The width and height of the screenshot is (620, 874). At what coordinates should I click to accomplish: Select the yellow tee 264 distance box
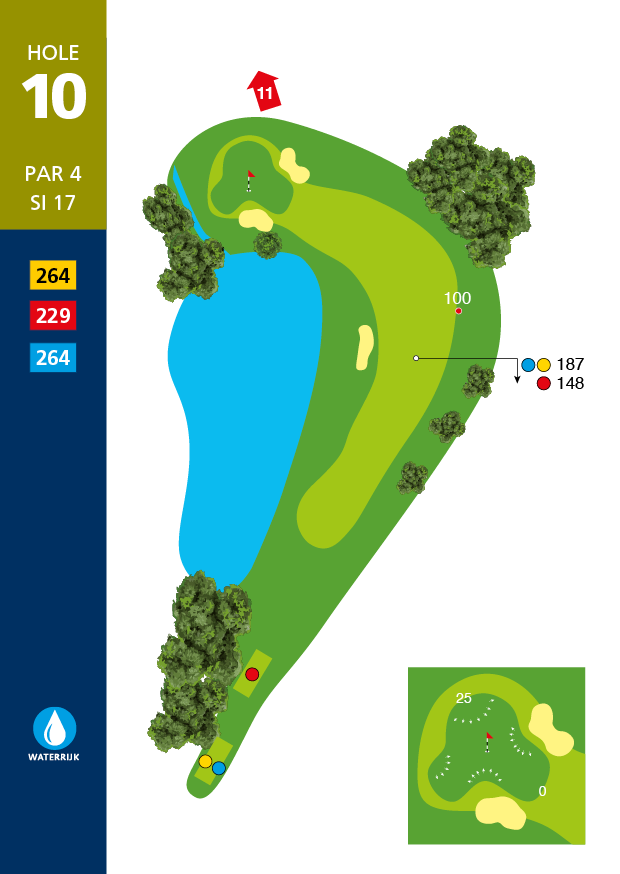click(x=53, y=275)
